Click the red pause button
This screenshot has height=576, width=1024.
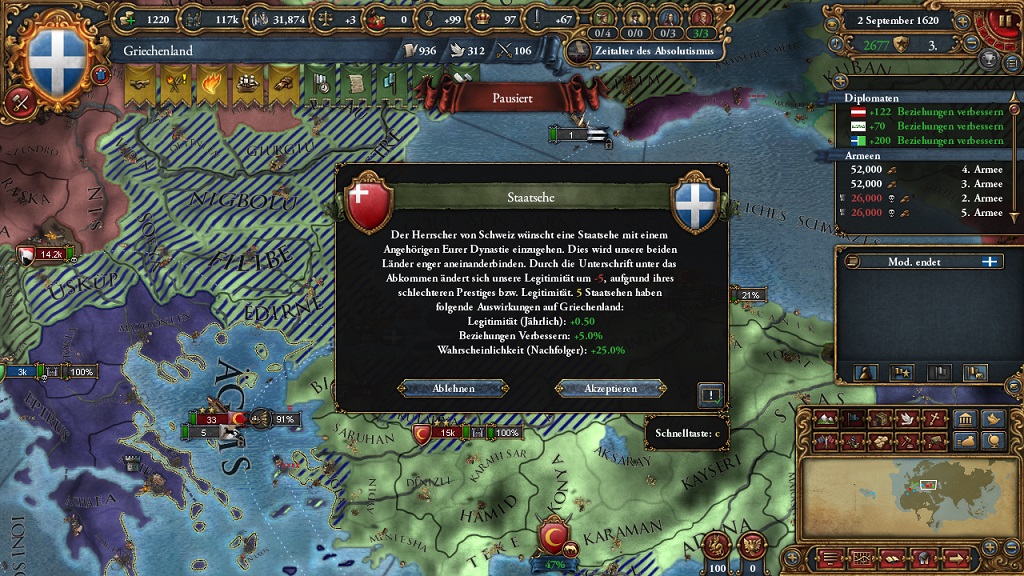[1005, 20]
